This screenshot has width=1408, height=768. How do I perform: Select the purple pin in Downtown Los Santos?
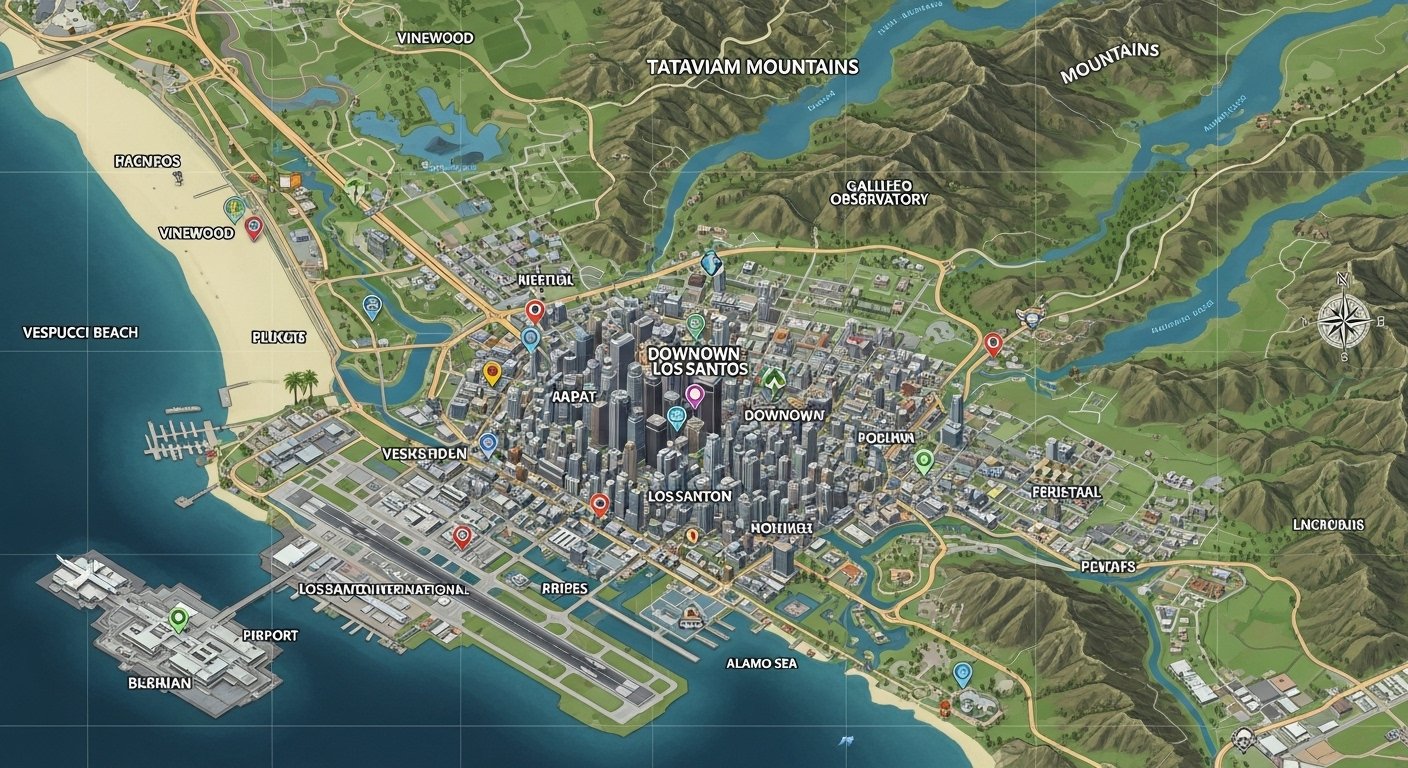(694, 394)
